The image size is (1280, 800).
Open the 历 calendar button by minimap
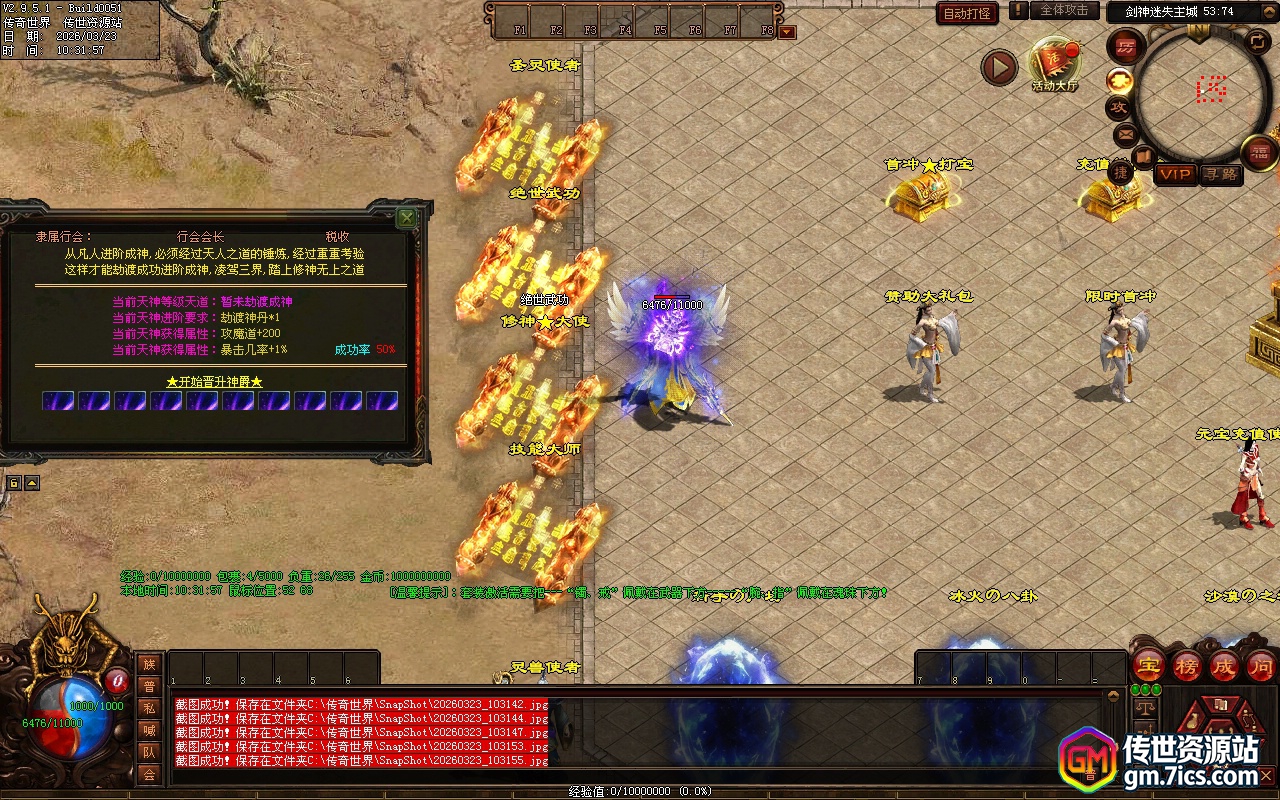pos(1126,46)
